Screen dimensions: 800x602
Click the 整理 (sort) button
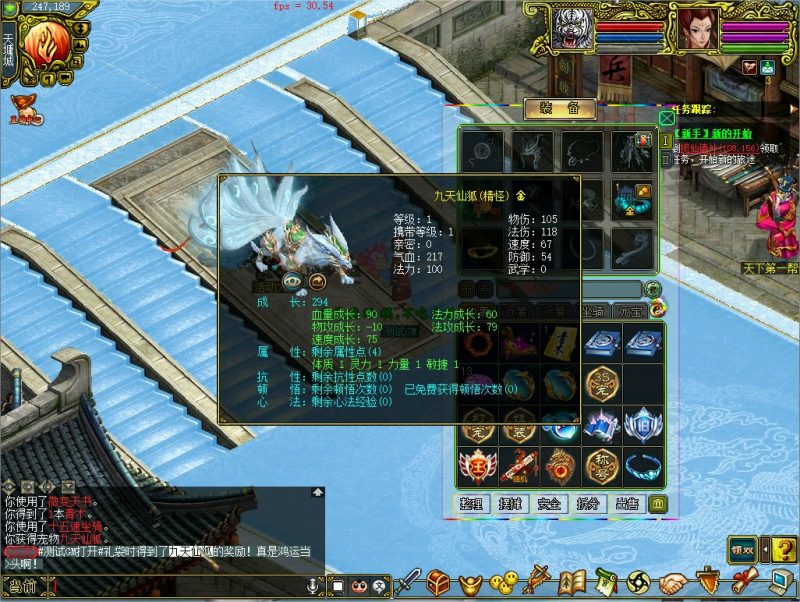pos(472,503)
